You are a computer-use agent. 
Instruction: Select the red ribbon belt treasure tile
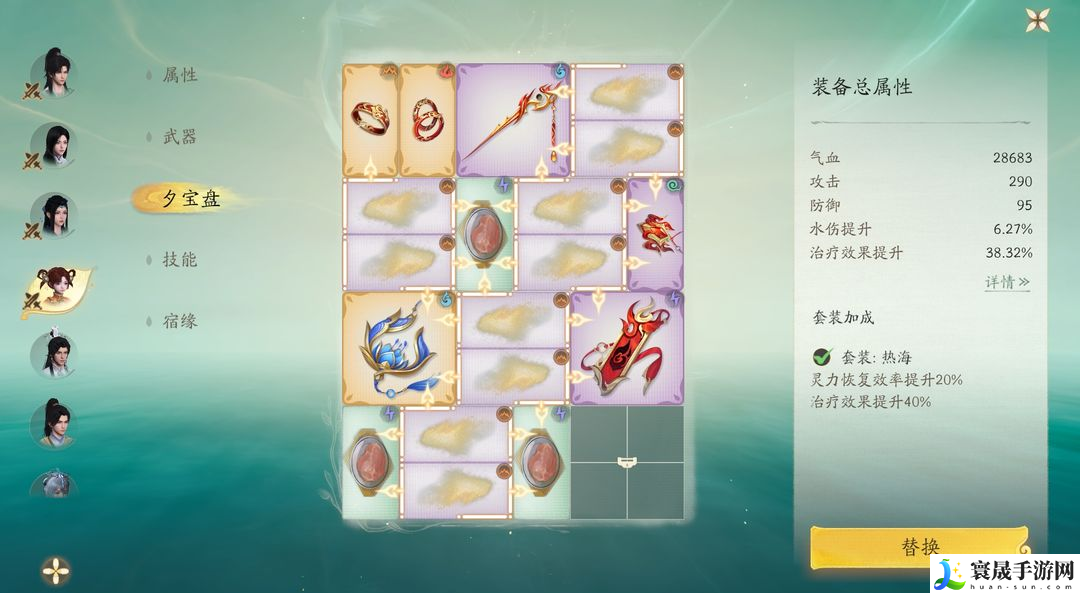tap(627, 348)
